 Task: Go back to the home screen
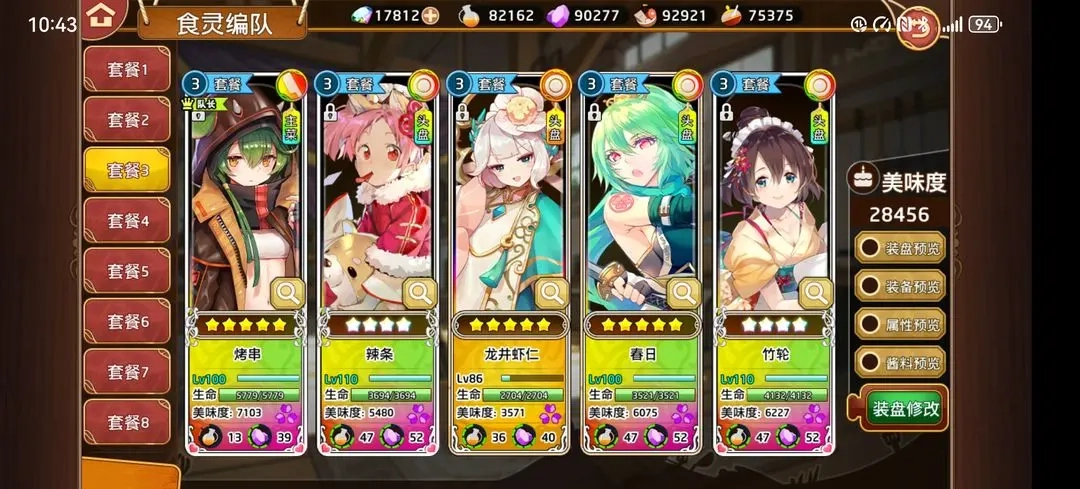coord(99,17)
